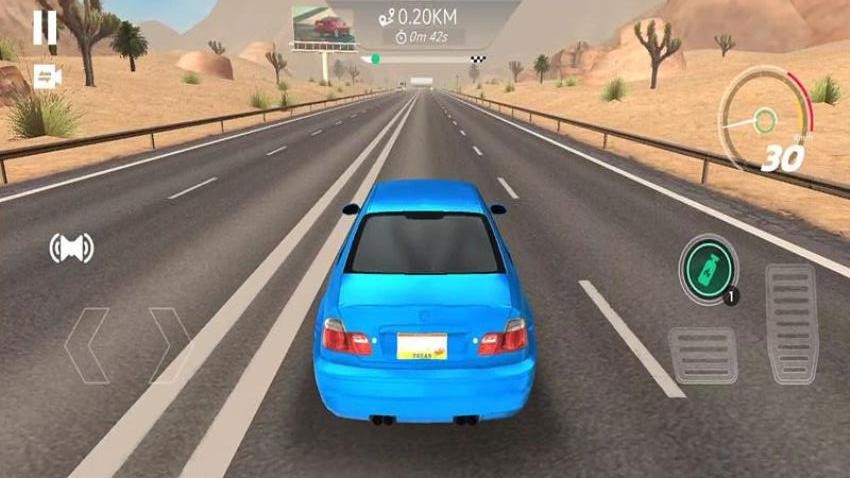Steer right with the right arrow
850x478 pixels.
[x=169, y=345]
